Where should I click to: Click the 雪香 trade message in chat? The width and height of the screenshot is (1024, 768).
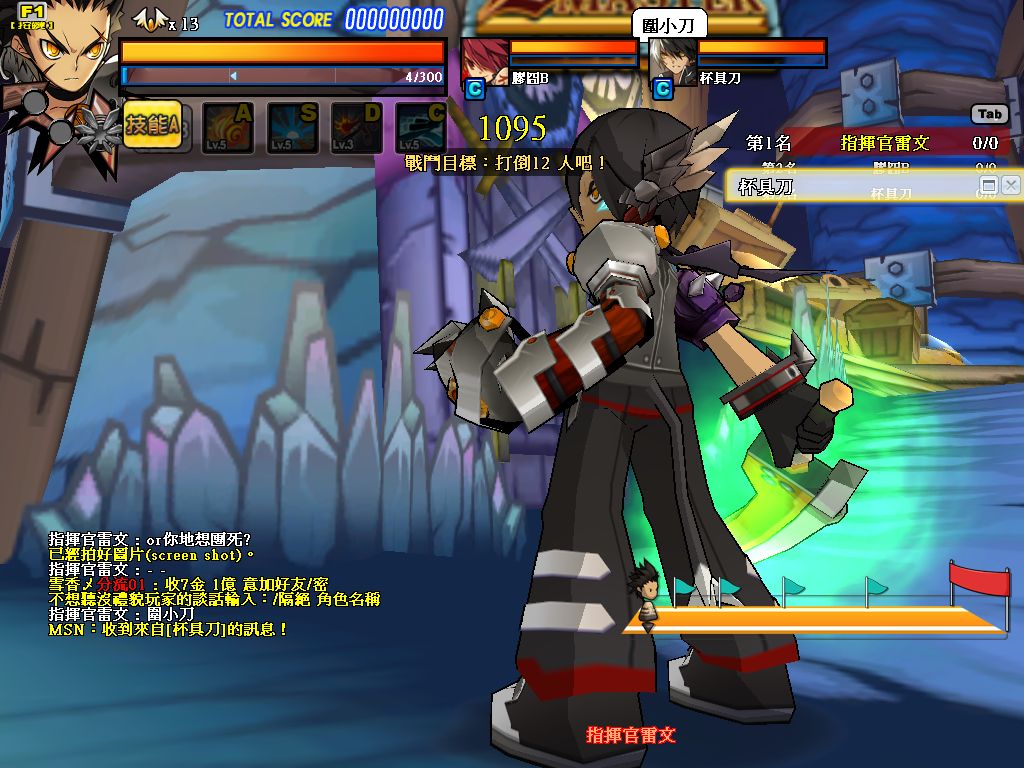(x=188, y=584)
